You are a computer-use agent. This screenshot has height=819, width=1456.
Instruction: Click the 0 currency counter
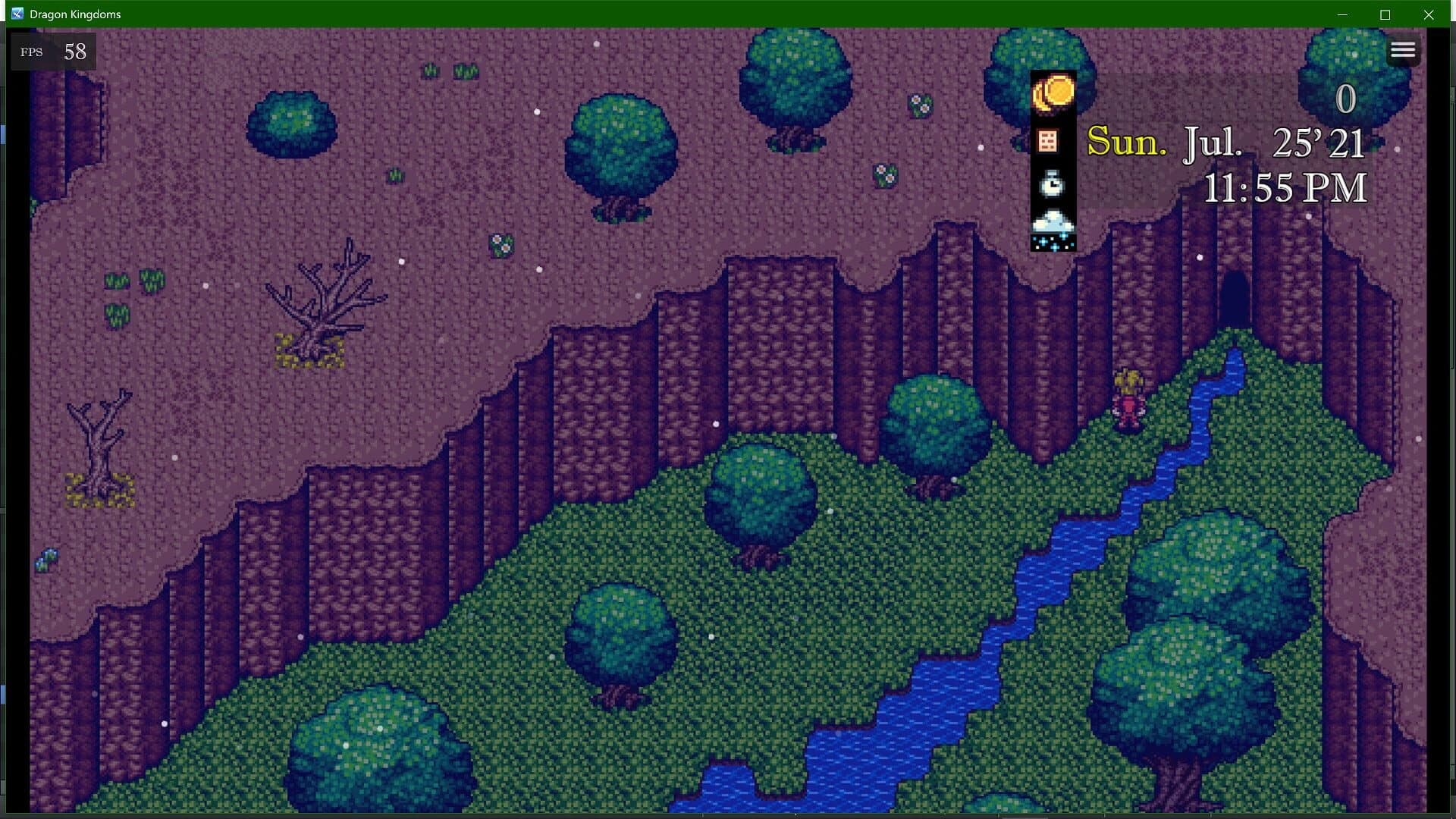pyautogui.click(x=1346, y=99)
